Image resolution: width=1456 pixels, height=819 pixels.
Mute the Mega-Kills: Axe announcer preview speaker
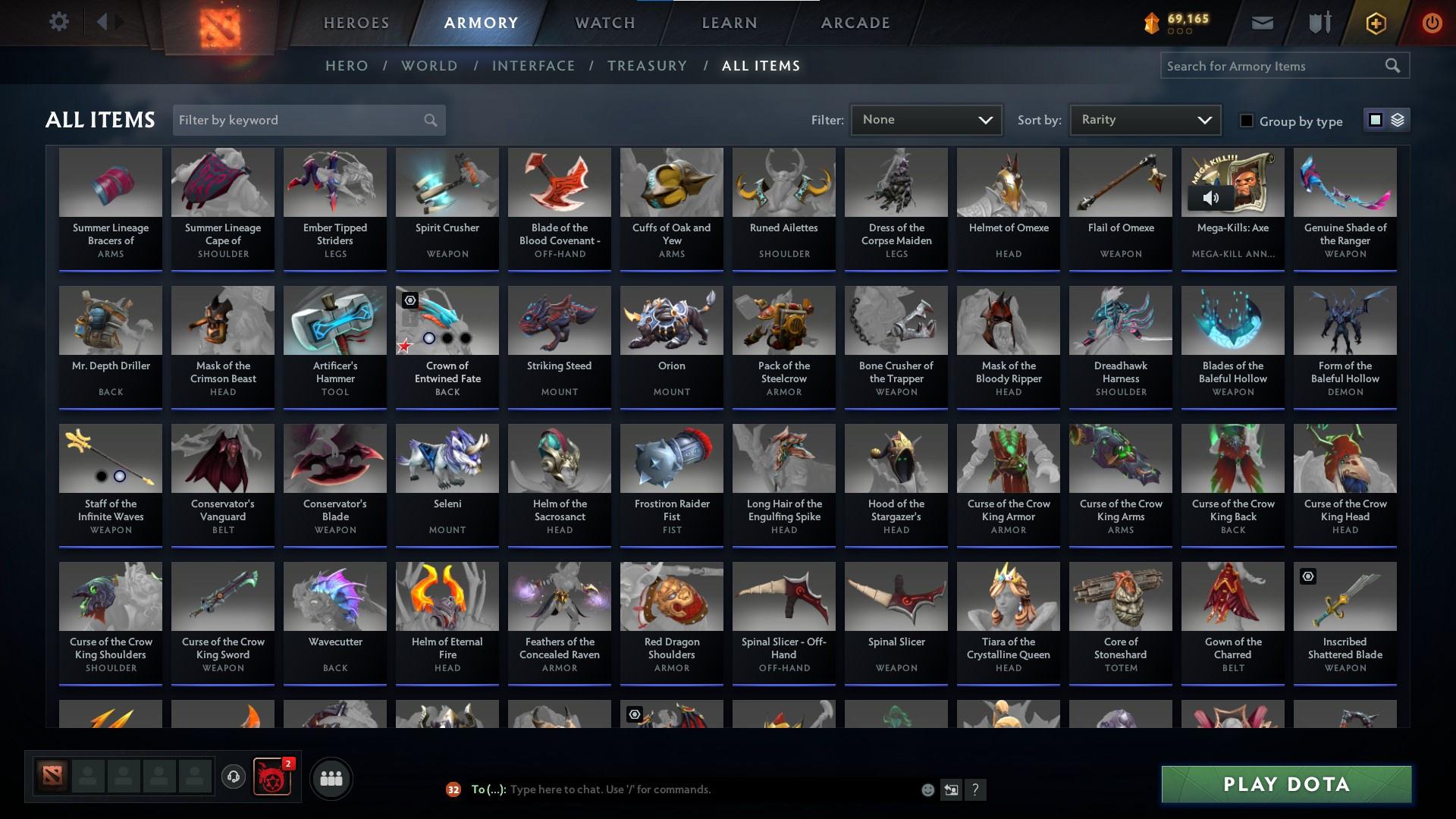pyautogui.click(x=1211, y=197)
